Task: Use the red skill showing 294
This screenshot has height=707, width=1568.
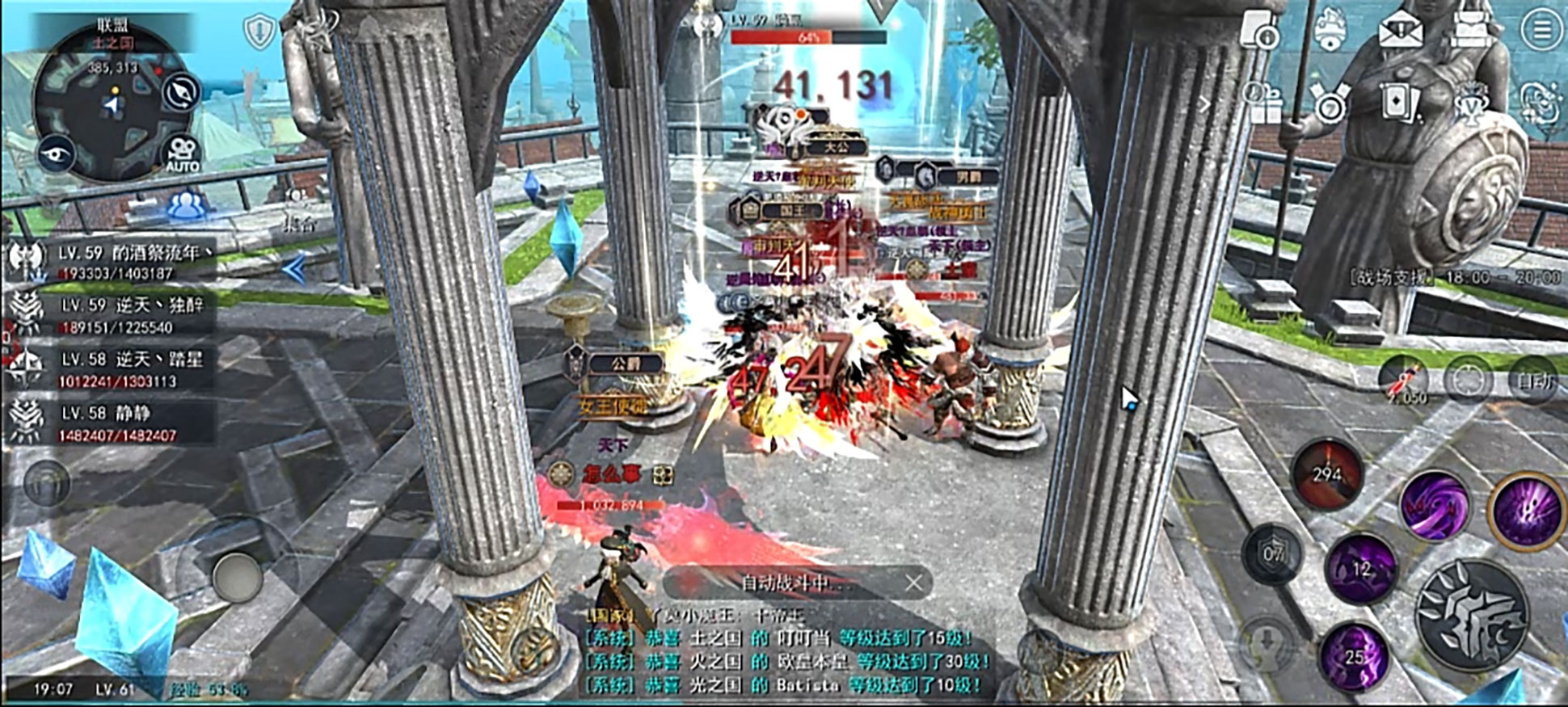Action: tap(1327, 475)
